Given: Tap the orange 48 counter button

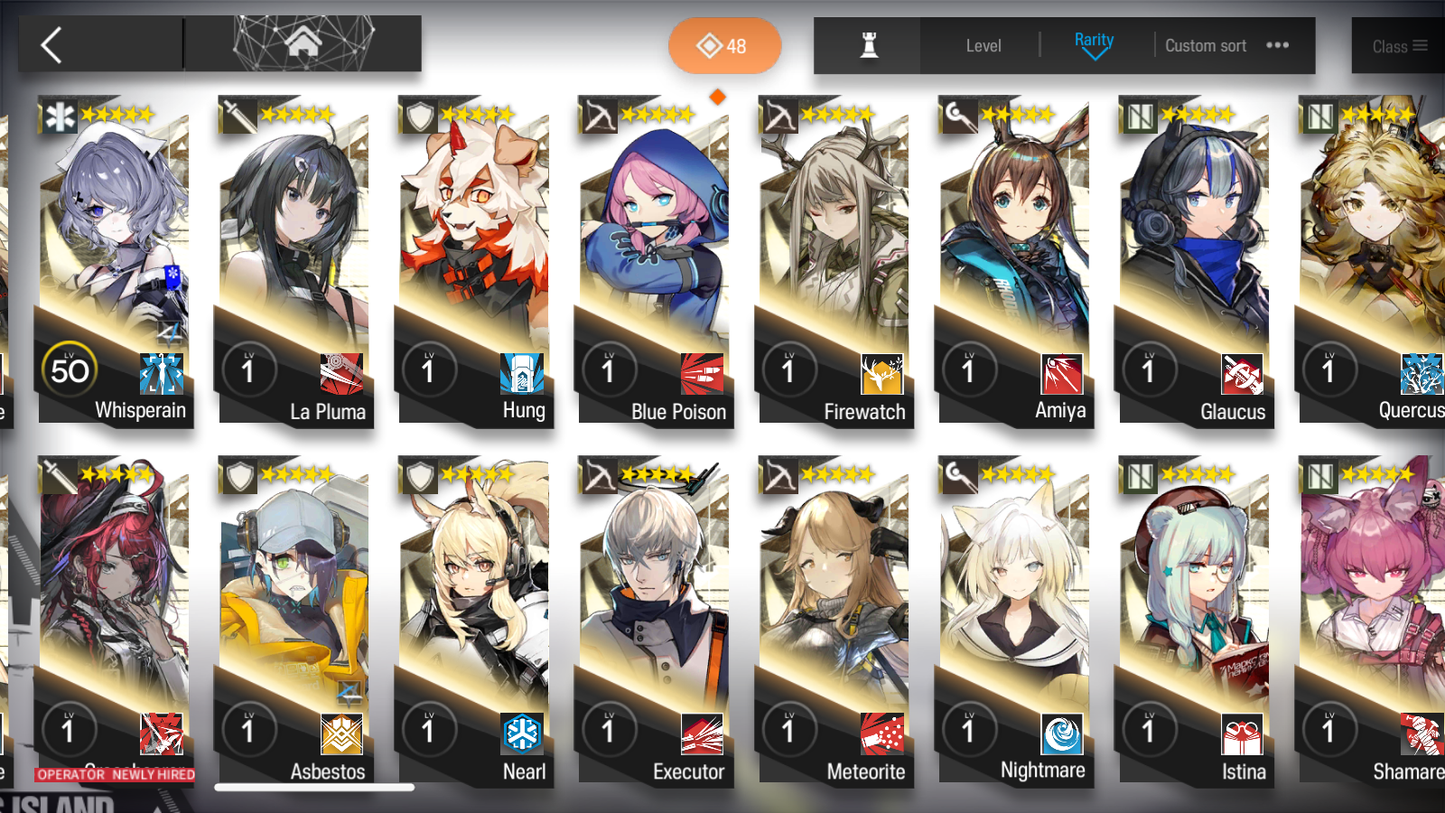Looking at the screenshot, I should point(724,46).
